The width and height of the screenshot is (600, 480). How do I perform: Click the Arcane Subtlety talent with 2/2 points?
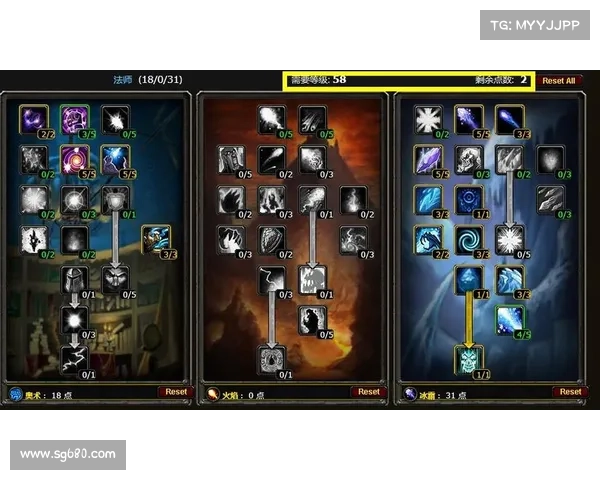[34, 120]
